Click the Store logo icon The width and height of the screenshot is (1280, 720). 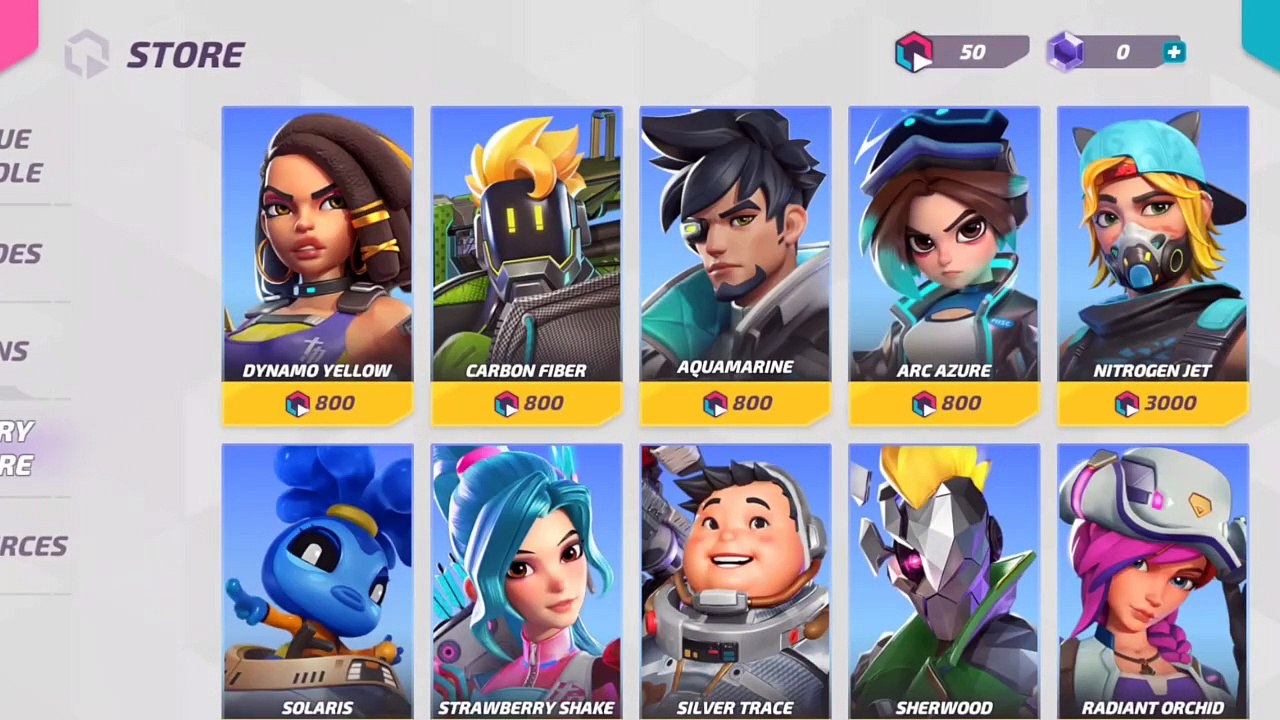87,54
